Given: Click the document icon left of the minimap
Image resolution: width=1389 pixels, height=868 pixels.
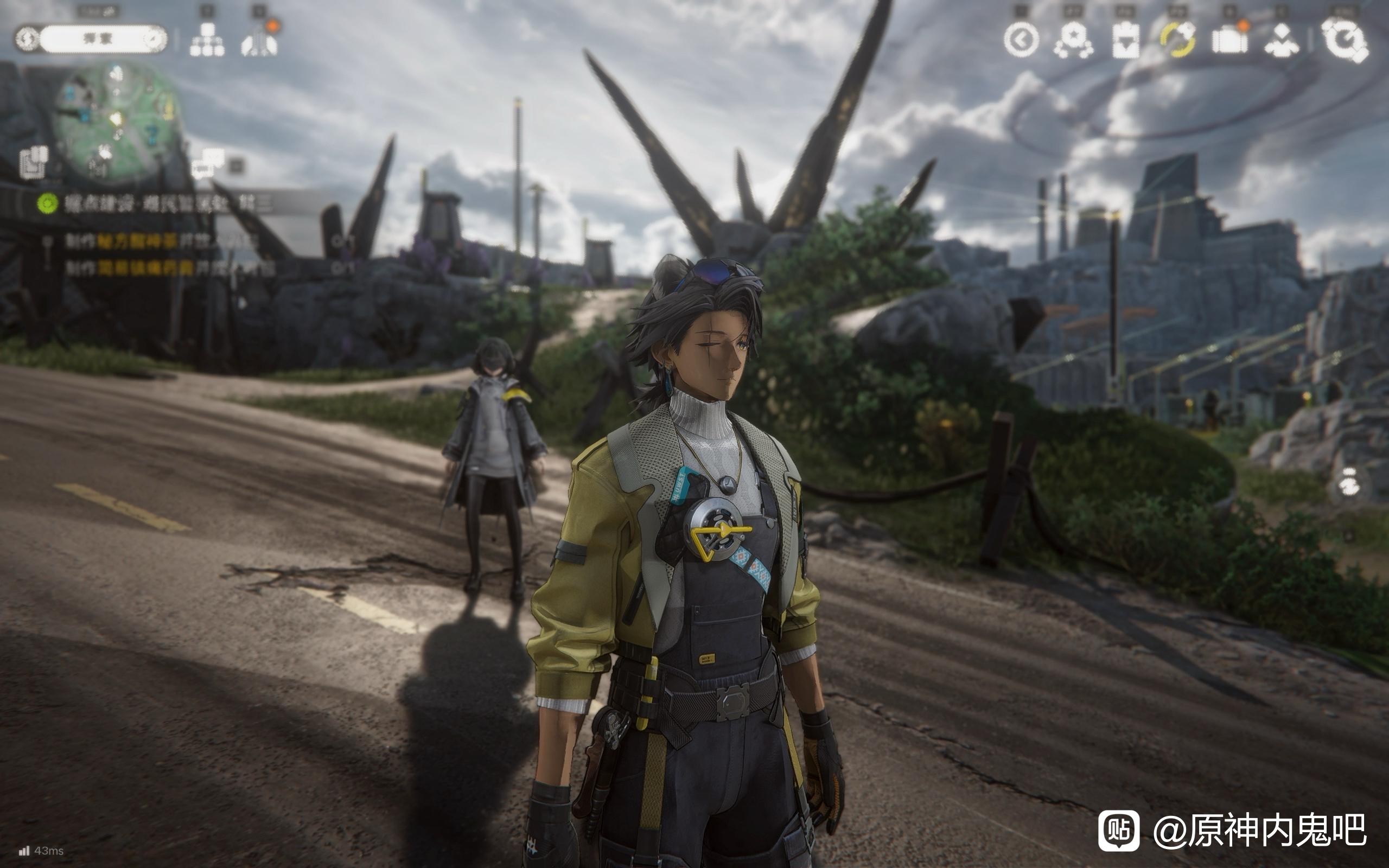Looking at the screenshot, I should pos(34,162).
